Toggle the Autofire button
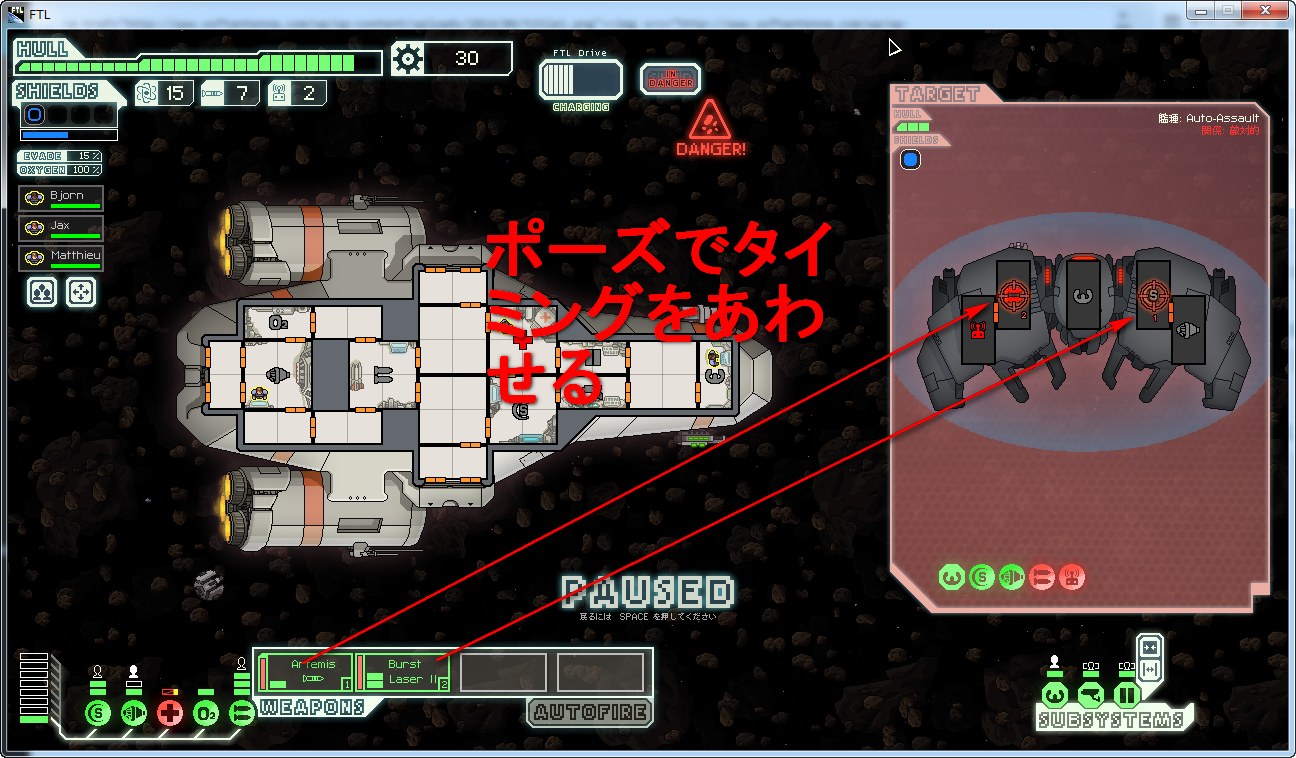Viewport: 1296px width, 758px height. point(589,712)
